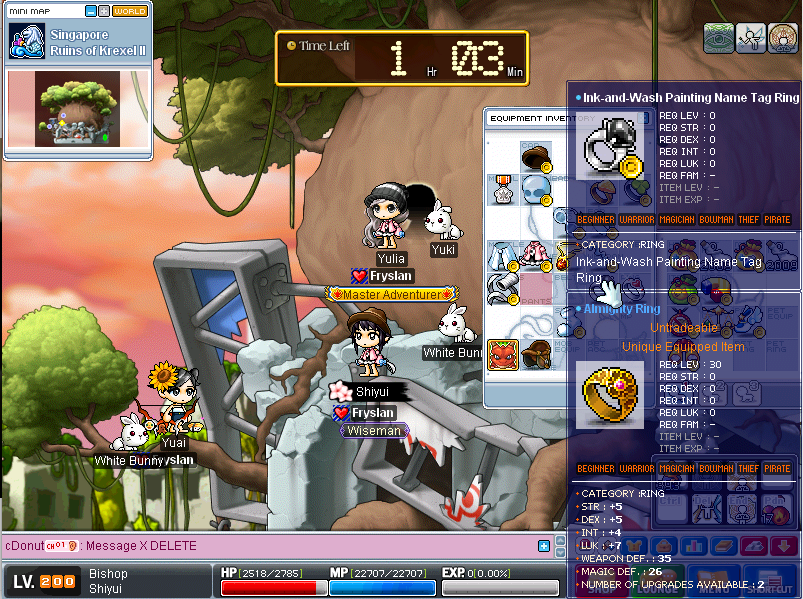Click the round character portrait buff icon
Image resolution: width=803 pixels, height=599 pixels.
click(781, 38)
